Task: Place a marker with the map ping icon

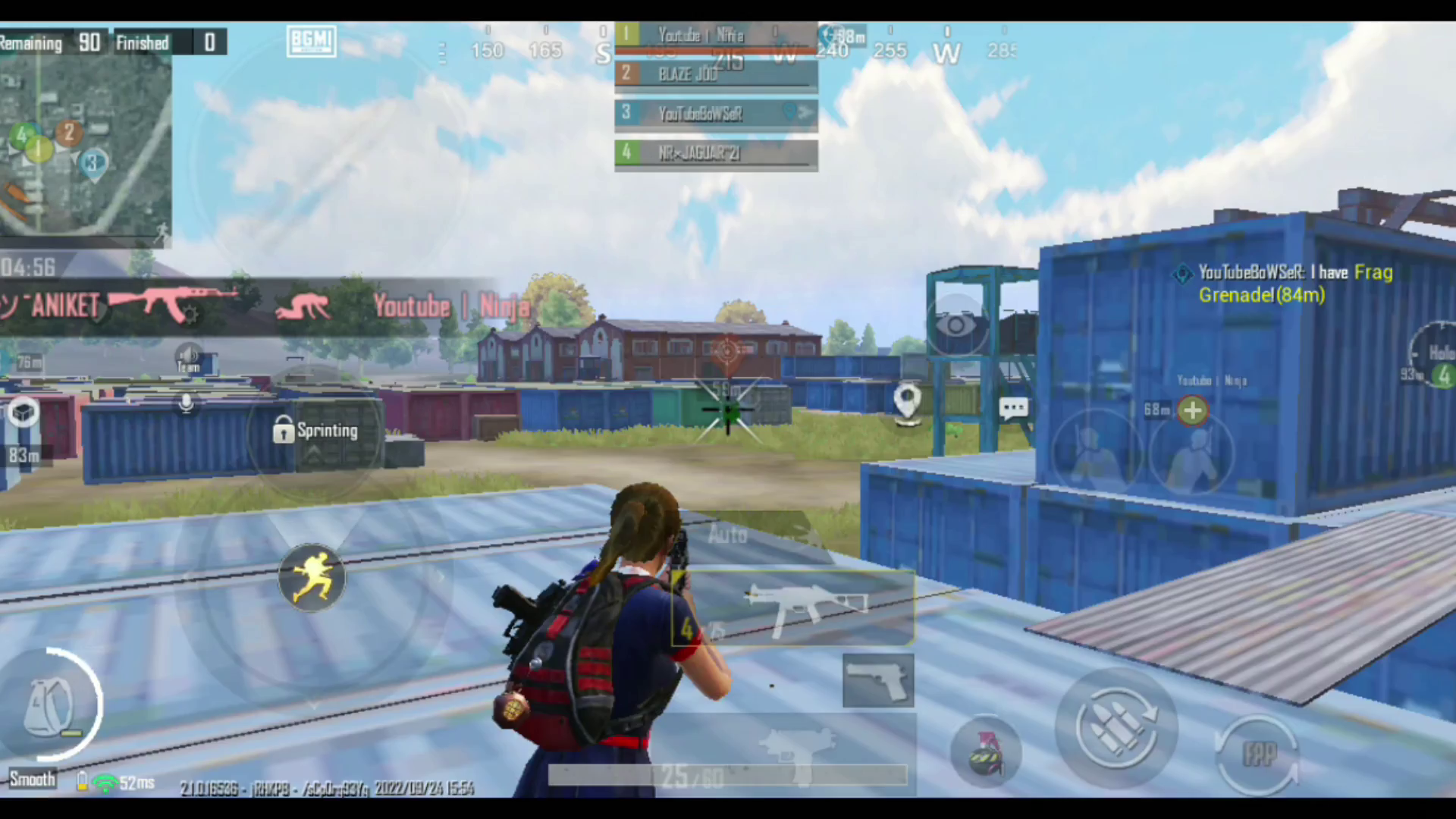Action: pyautogui.click(x=908, y=397)
